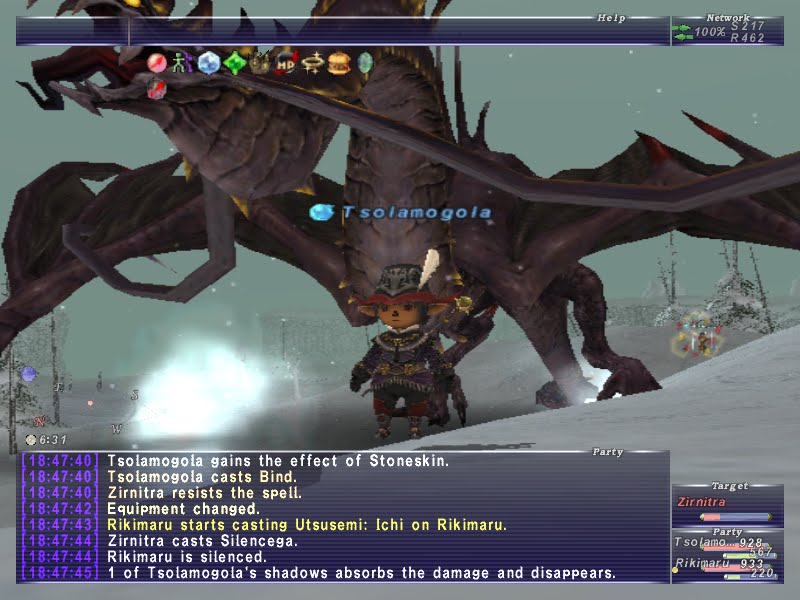Choose Tsolamo in the party list
The width and height of the screenshot is (800, 600).
point(700,542)
